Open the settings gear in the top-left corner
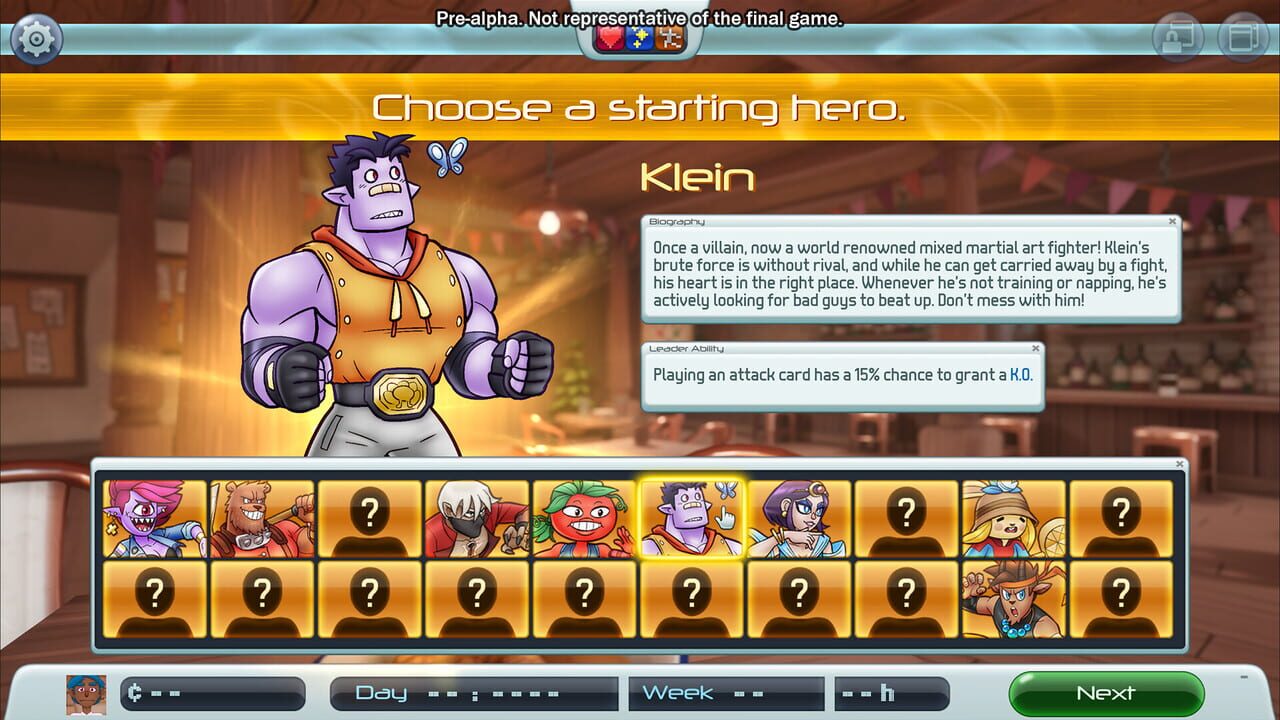 tap(36, 38)
